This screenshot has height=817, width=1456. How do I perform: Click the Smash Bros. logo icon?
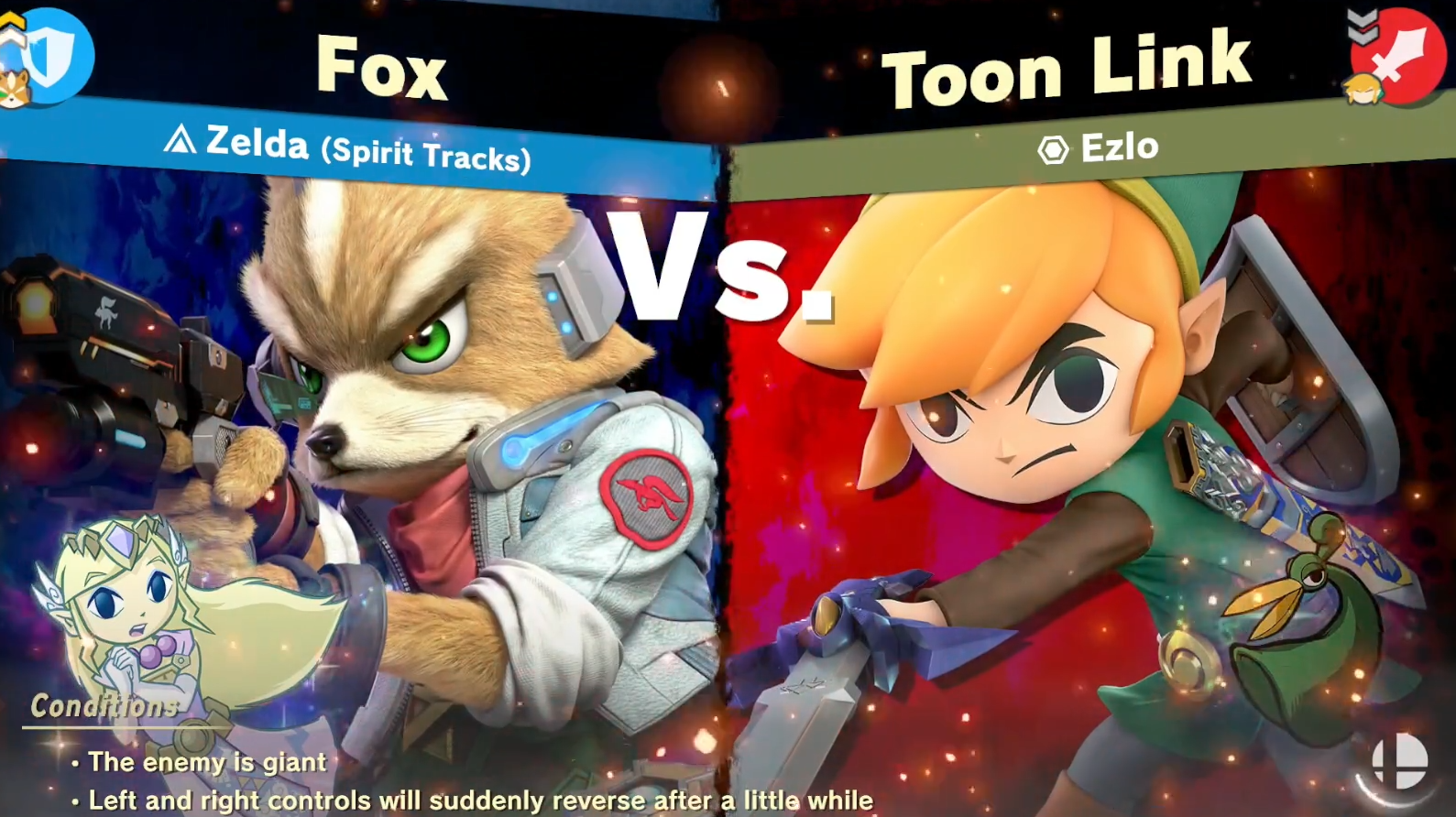coord(1399,760)
